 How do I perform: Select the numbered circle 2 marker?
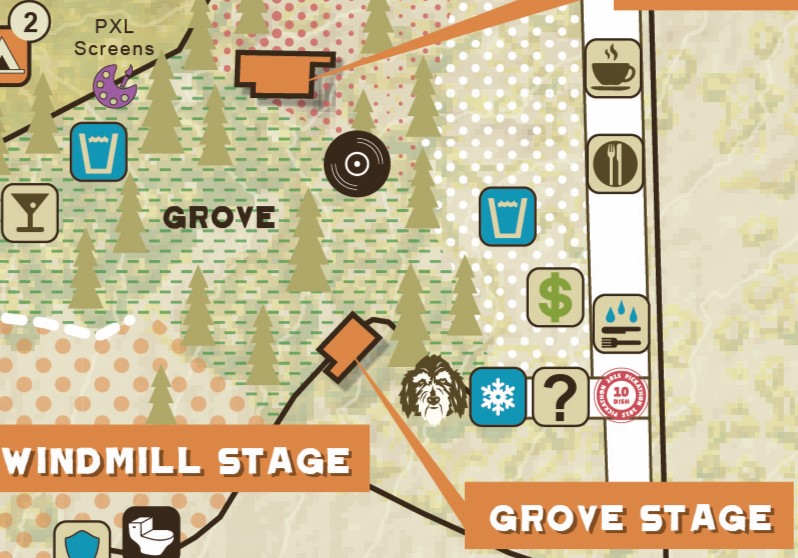click(x=30, y=22)
